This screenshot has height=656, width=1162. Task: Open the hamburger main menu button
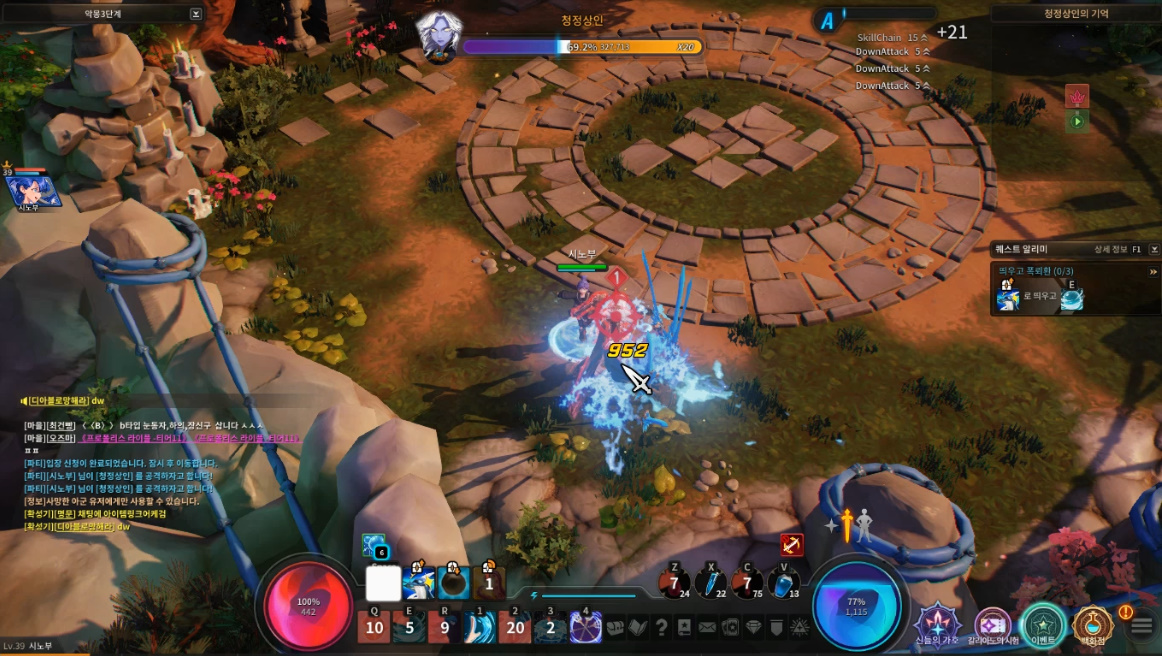click(x=1142, y=627)
